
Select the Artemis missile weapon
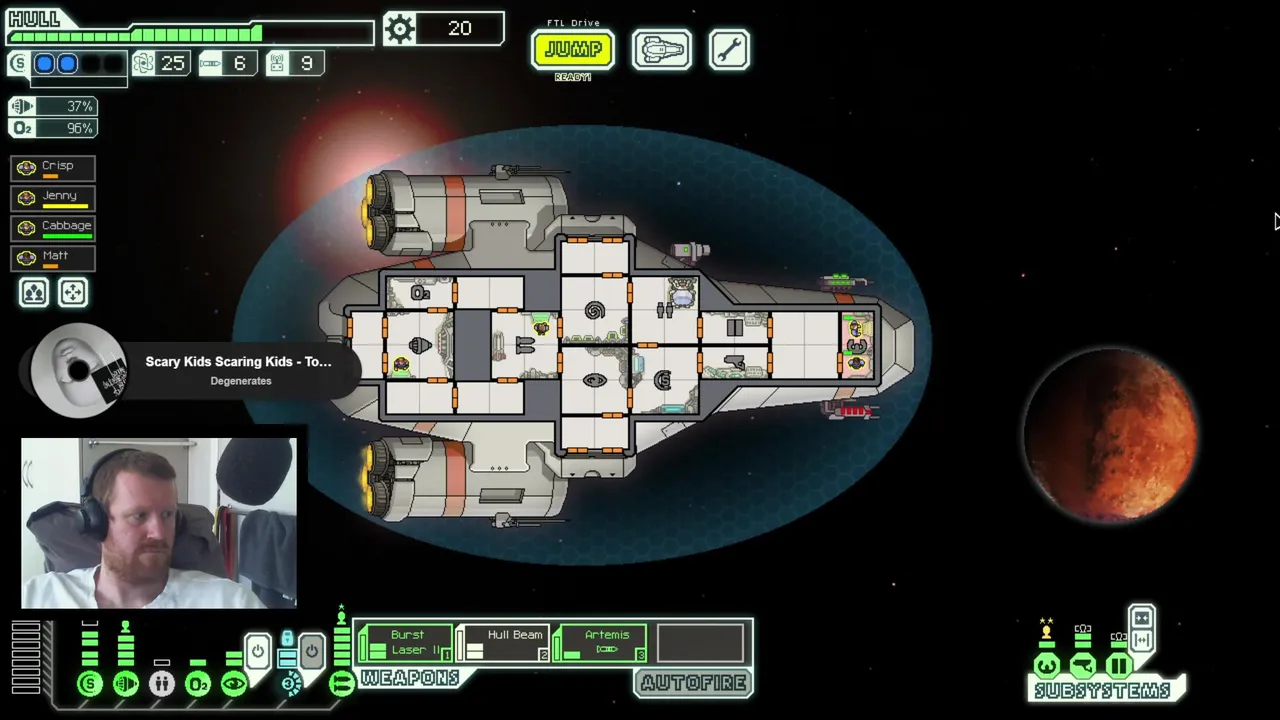pos(602,643)
